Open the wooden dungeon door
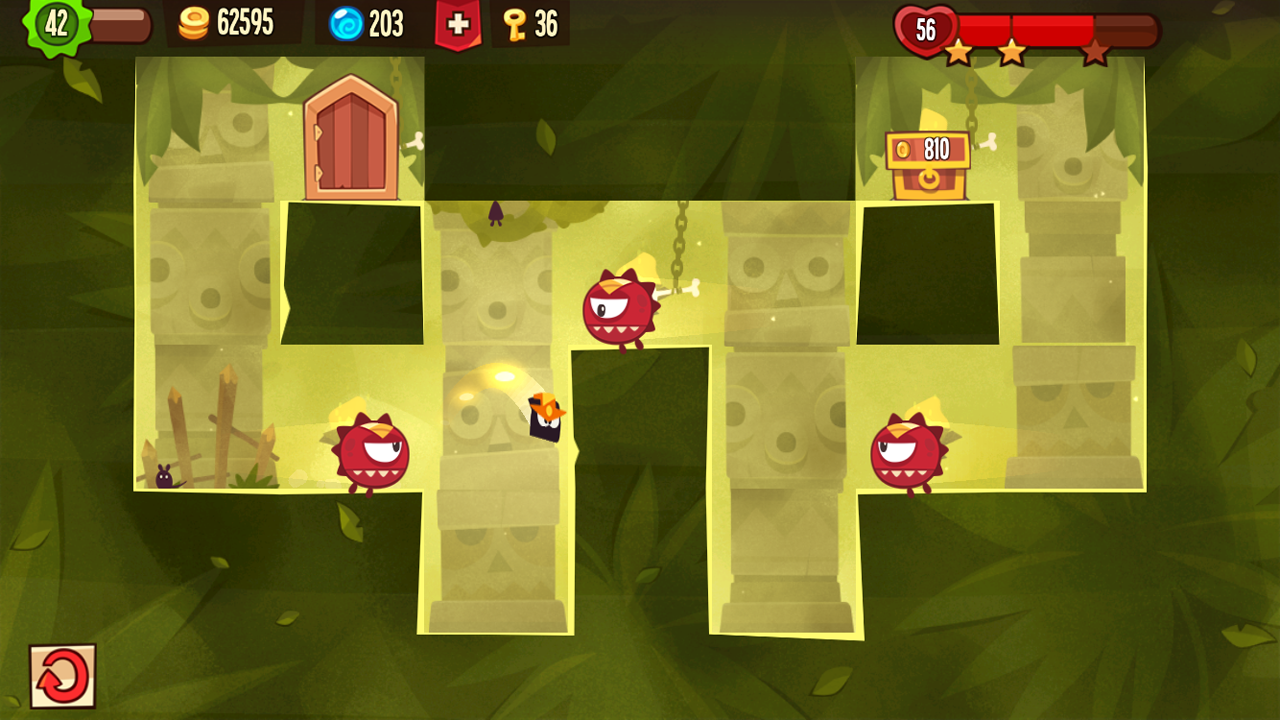 click(x=350, y=140)
